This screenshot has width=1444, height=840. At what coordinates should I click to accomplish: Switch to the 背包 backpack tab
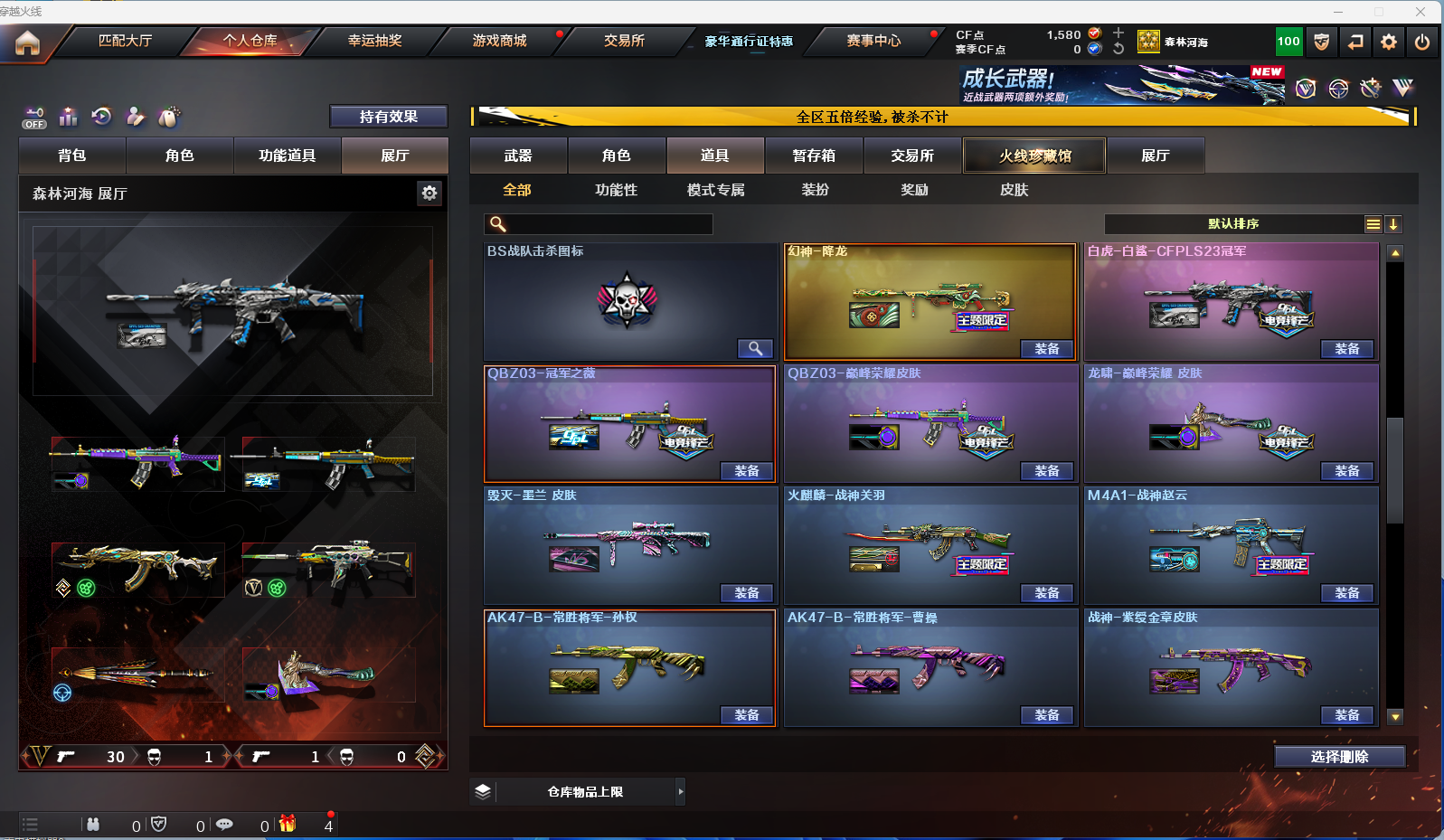72,156
